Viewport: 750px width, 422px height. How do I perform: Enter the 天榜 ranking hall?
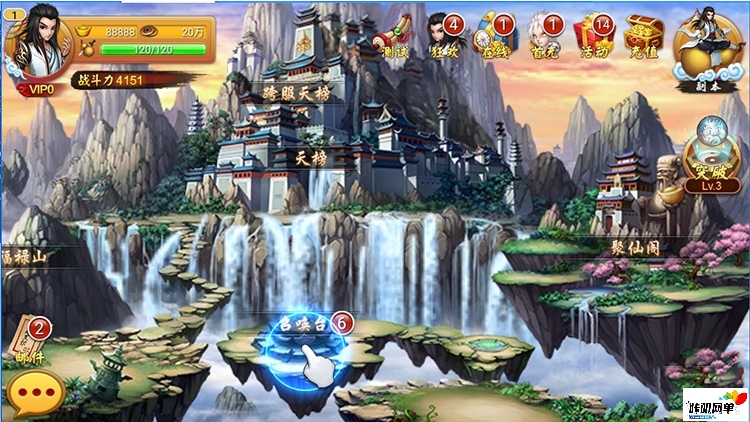tap(311, 158)
